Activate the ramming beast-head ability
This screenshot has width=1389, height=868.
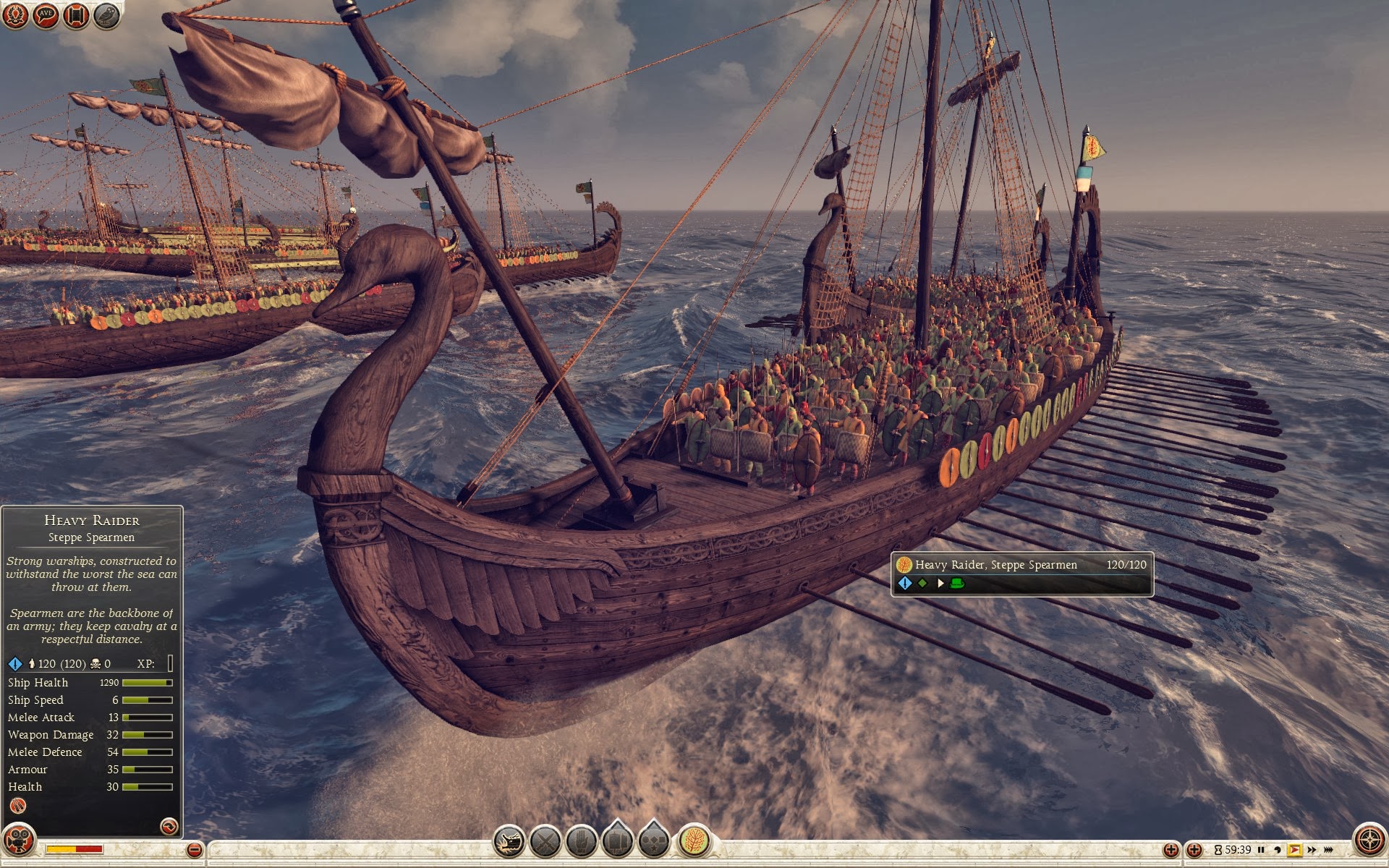pos(509,841)
